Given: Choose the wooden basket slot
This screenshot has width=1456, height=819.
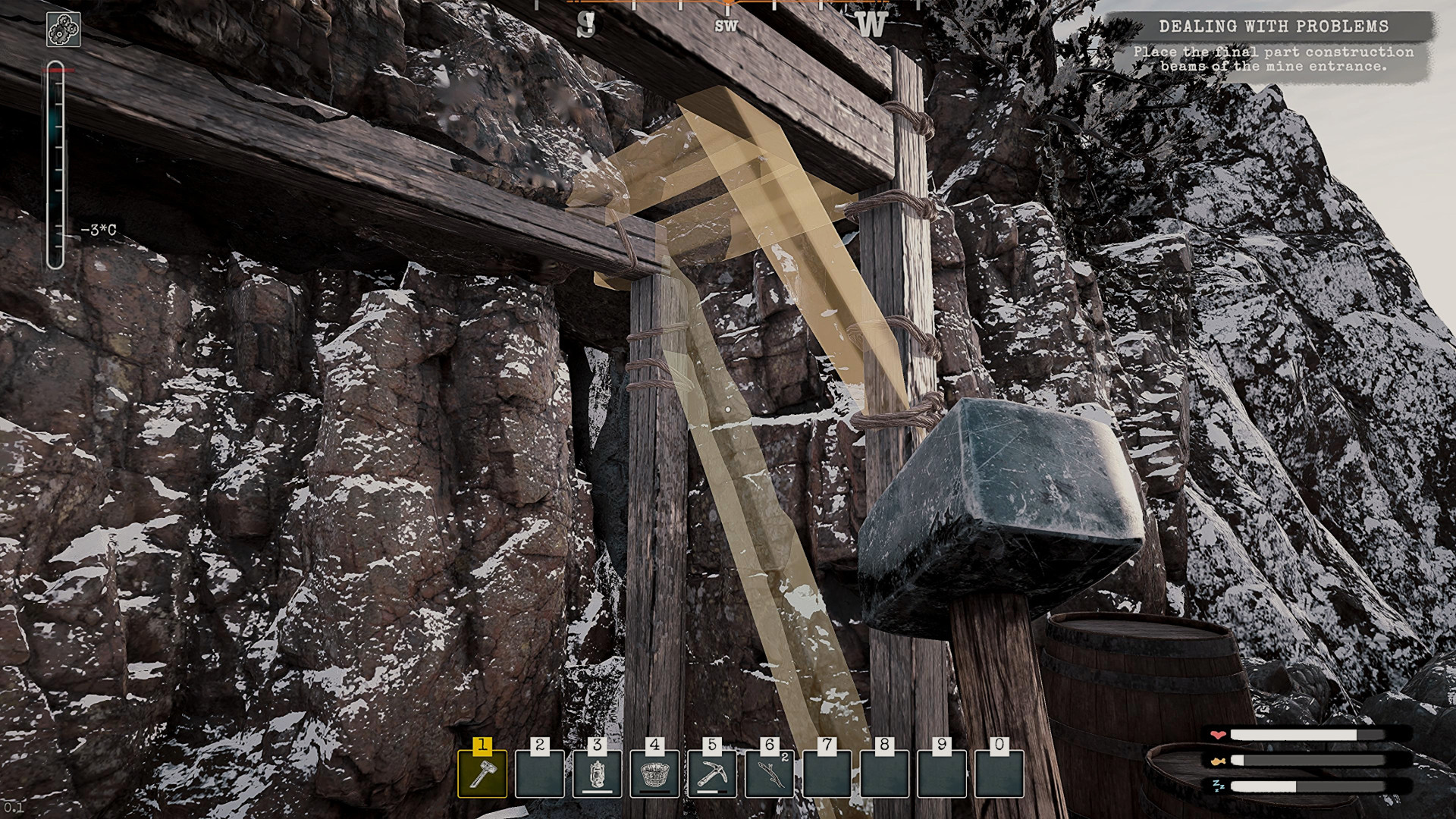Looking at the screenshot, I should point(654,773).
